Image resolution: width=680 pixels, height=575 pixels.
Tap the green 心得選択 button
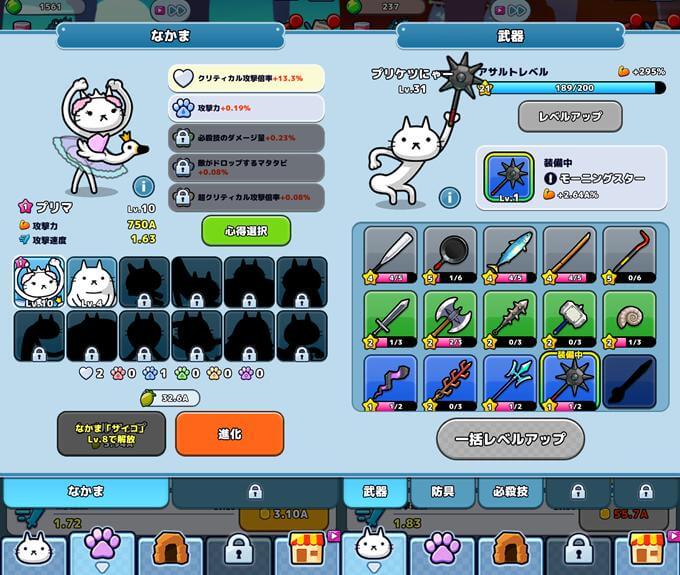click(246, 231)
